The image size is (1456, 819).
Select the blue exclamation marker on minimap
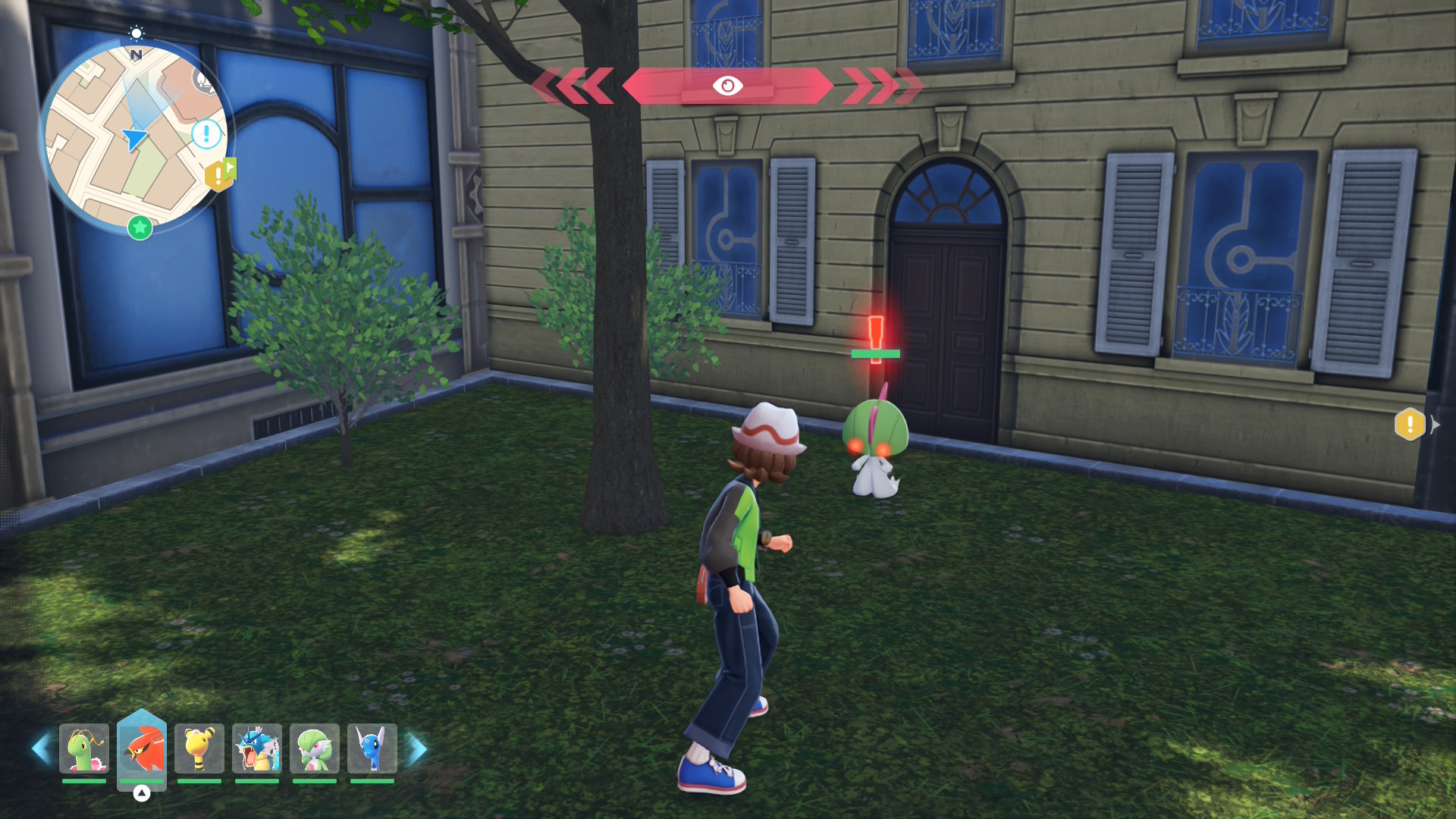[206, 134]
